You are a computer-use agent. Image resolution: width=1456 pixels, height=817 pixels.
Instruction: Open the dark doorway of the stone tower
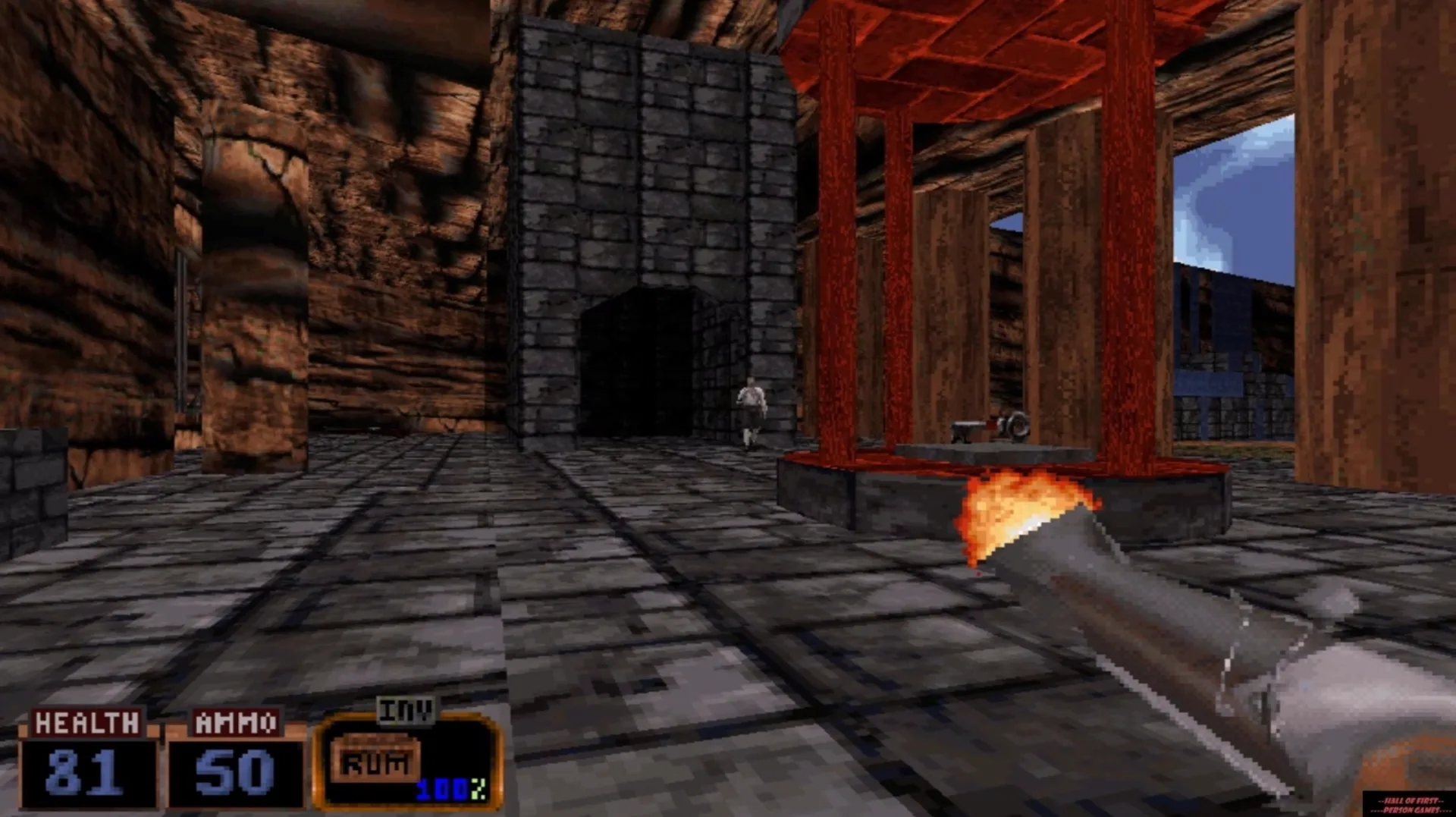[x=648, y=357]
